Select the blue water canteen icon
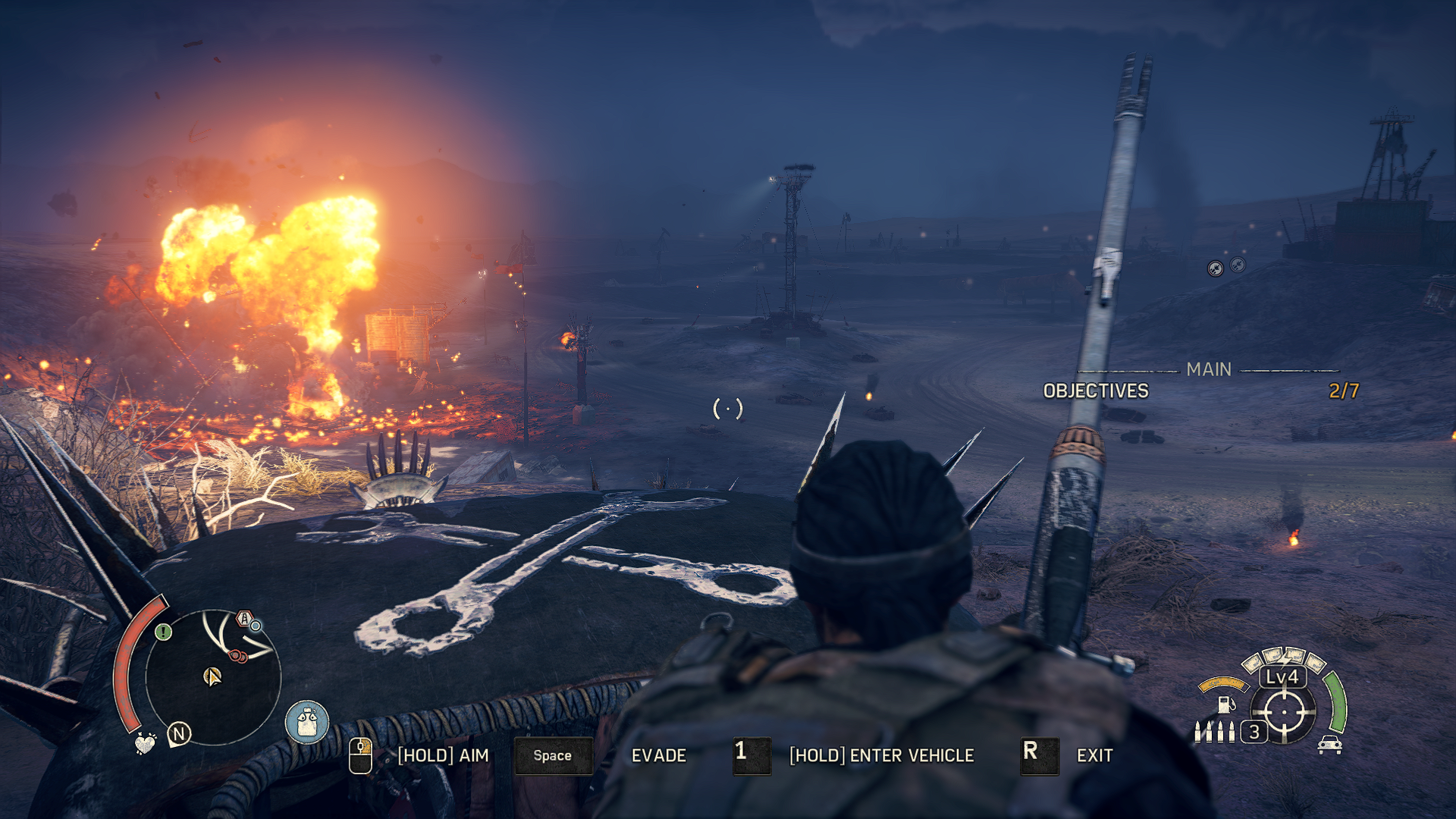The width and height of the screenshot is (1456, 819). point(307,721)
